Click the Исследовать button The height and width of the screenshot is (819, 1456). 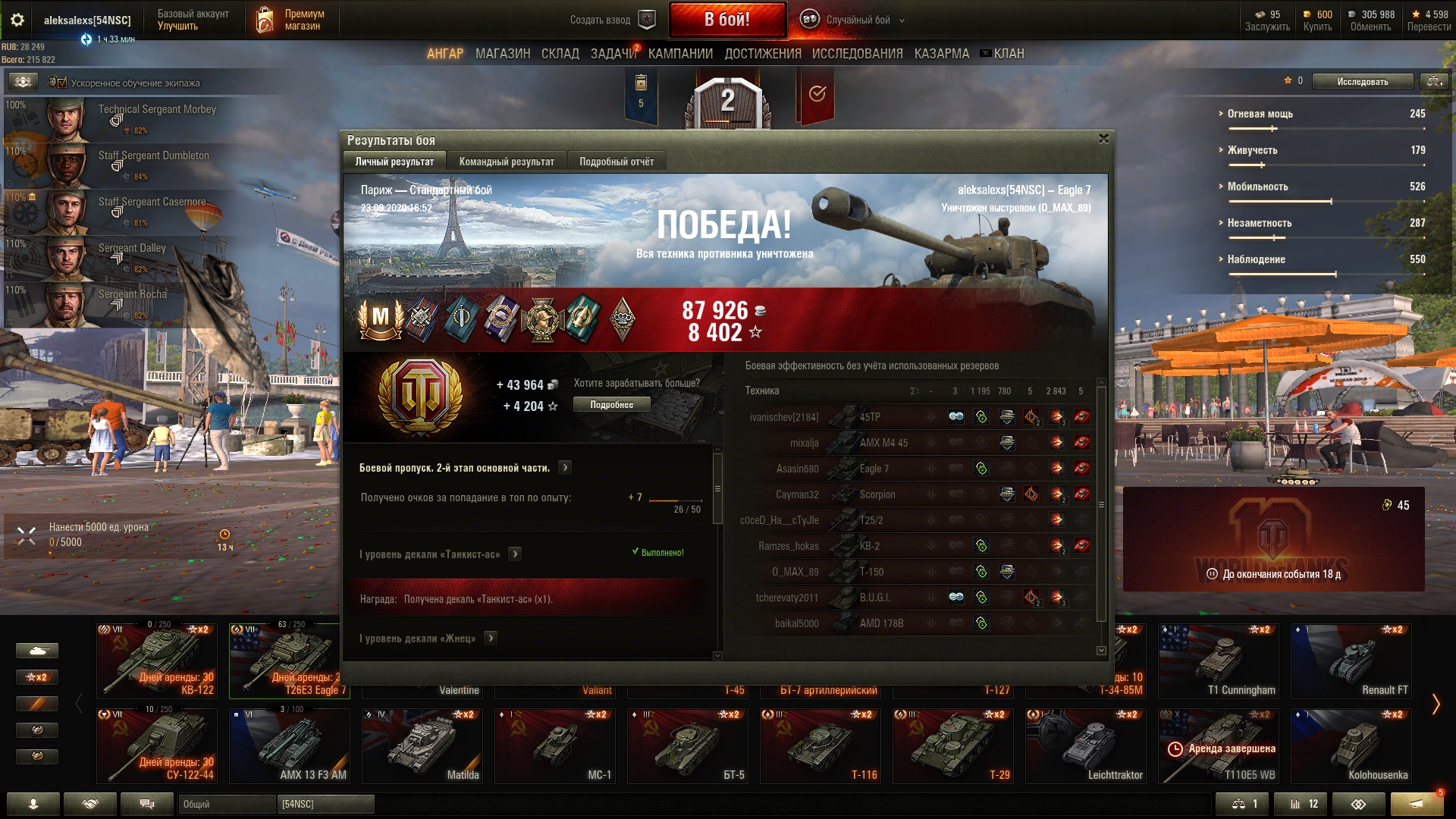(1362, 81)
